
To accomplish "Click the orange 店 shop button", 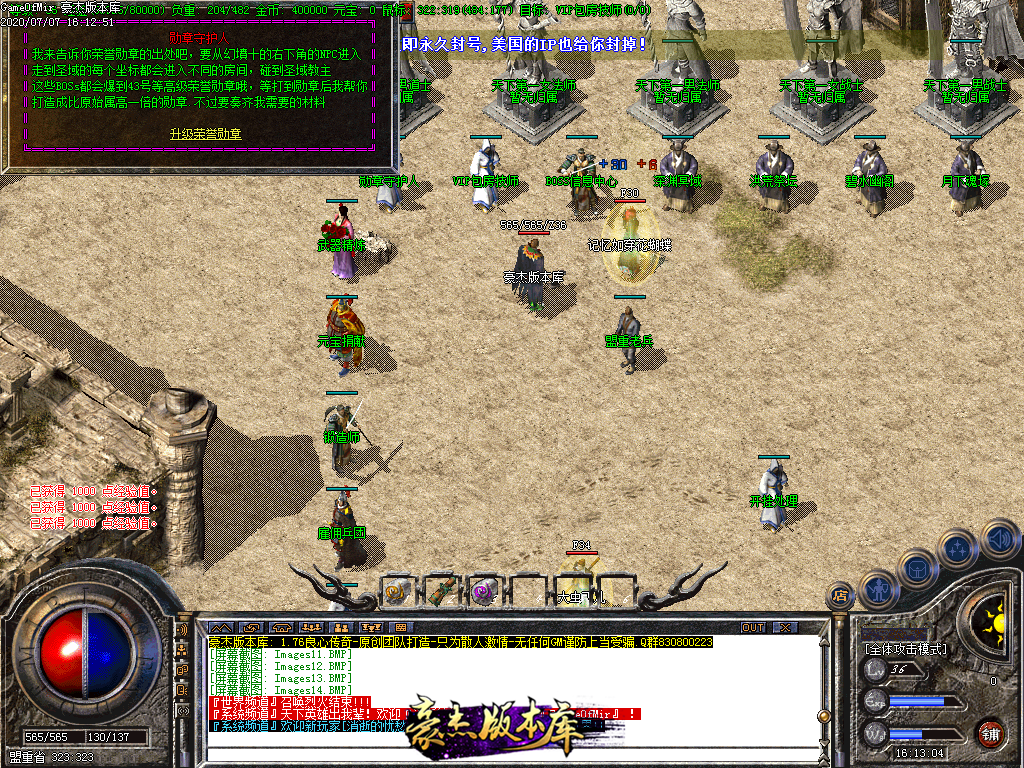I will (x=840, y=597).
